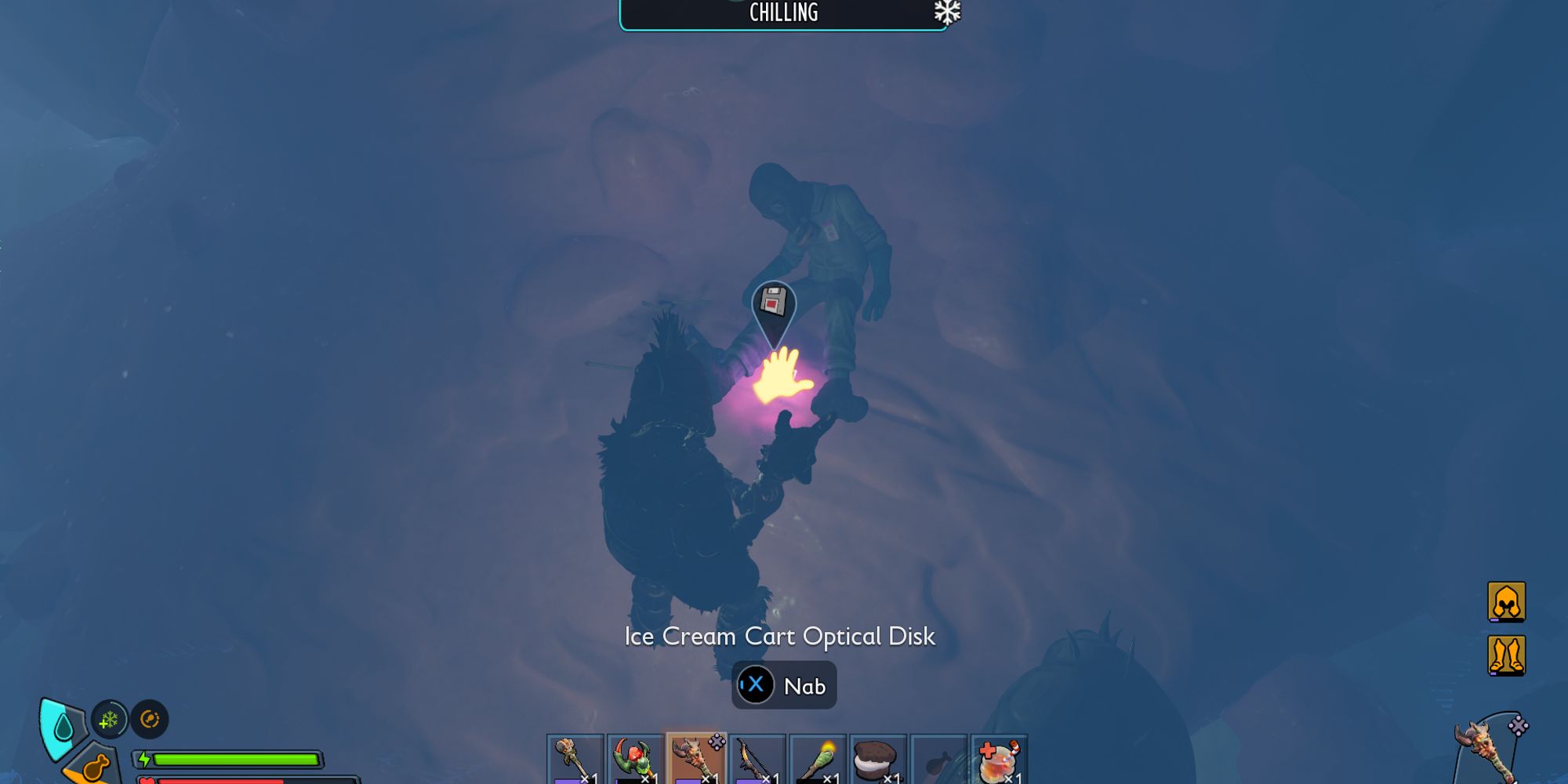
Task: Choose the highlighted horned club hotbar slot
Action: [696, 759]
